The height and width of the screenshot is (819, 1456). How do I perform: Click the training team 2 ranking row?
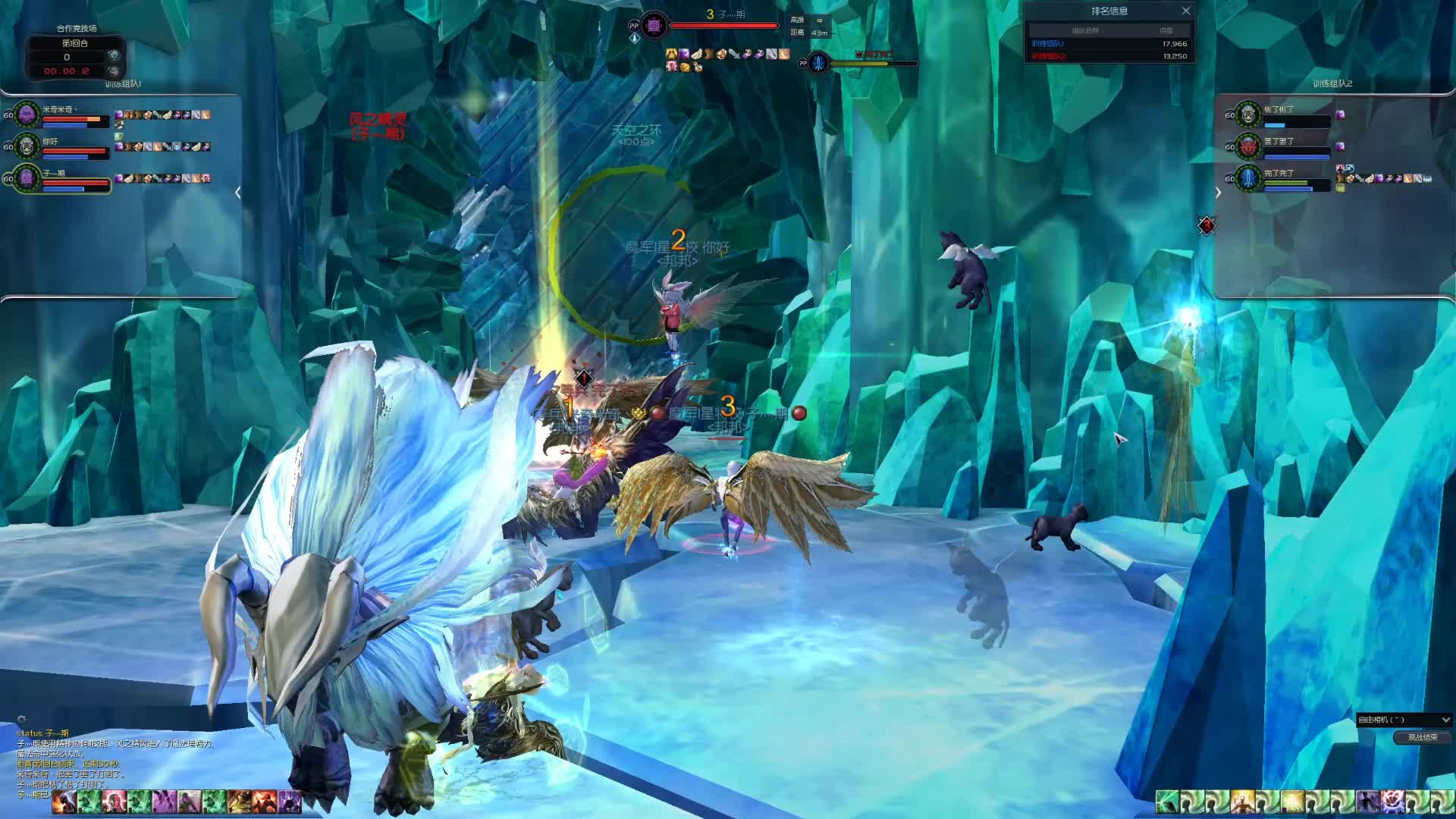(x=1109, y=56)
